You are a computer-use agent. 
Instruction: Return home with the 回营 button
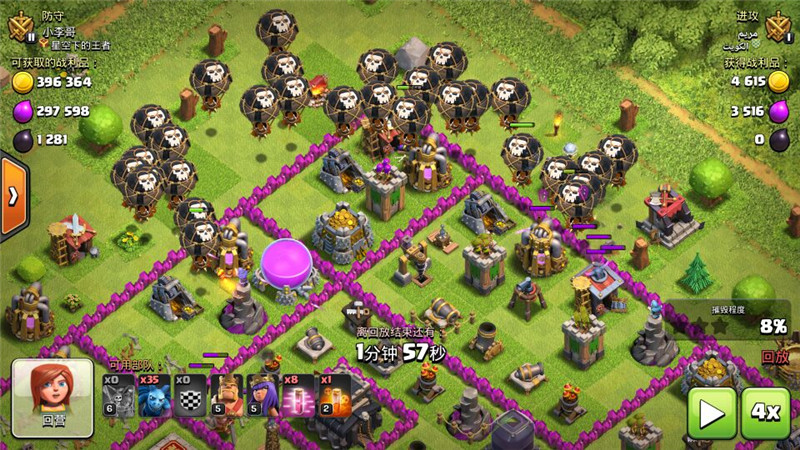(x=52, y=397)
